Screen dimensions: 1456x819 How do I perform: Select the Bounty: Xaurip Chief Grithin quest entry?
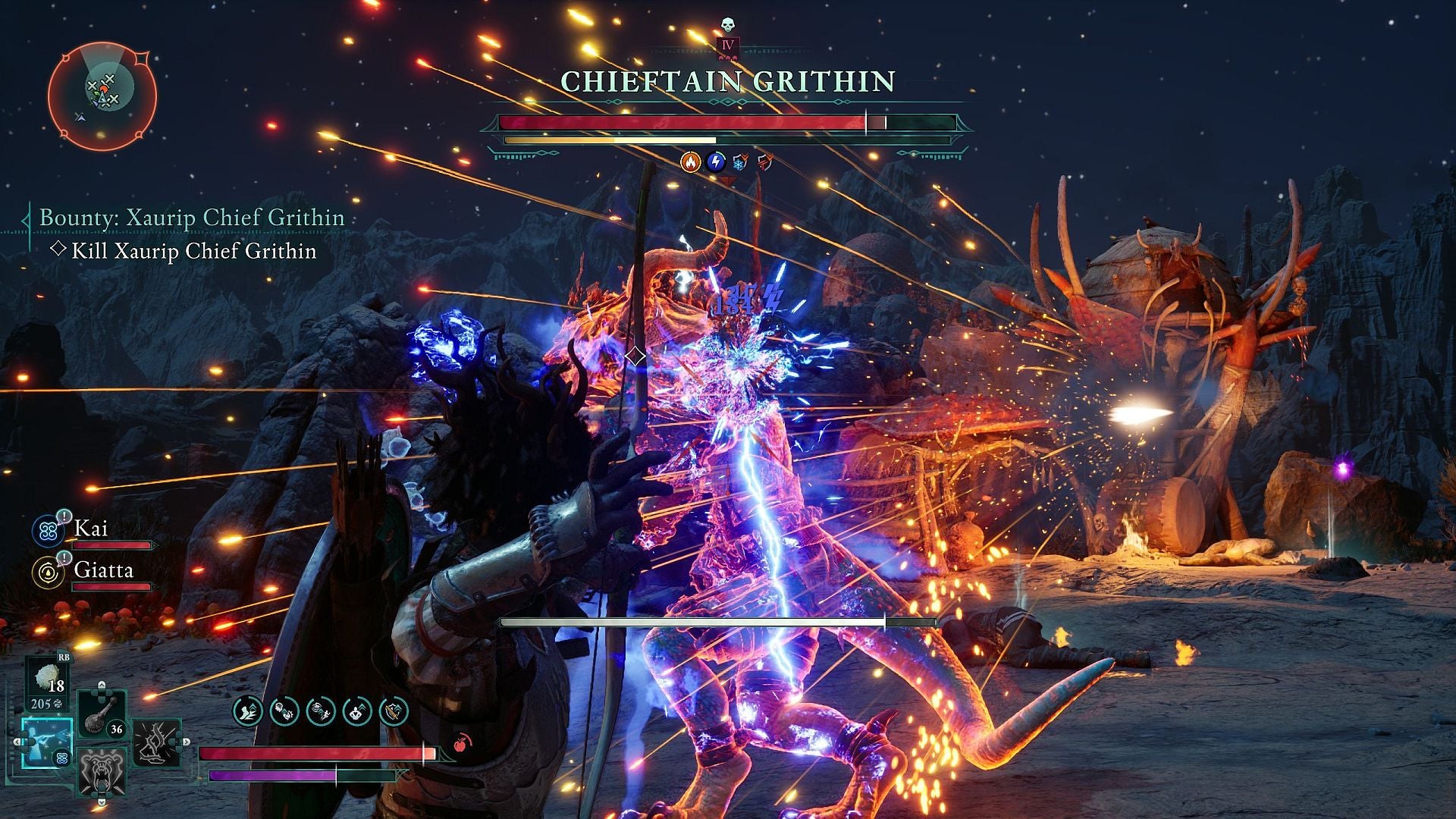(x=192, y=218)
